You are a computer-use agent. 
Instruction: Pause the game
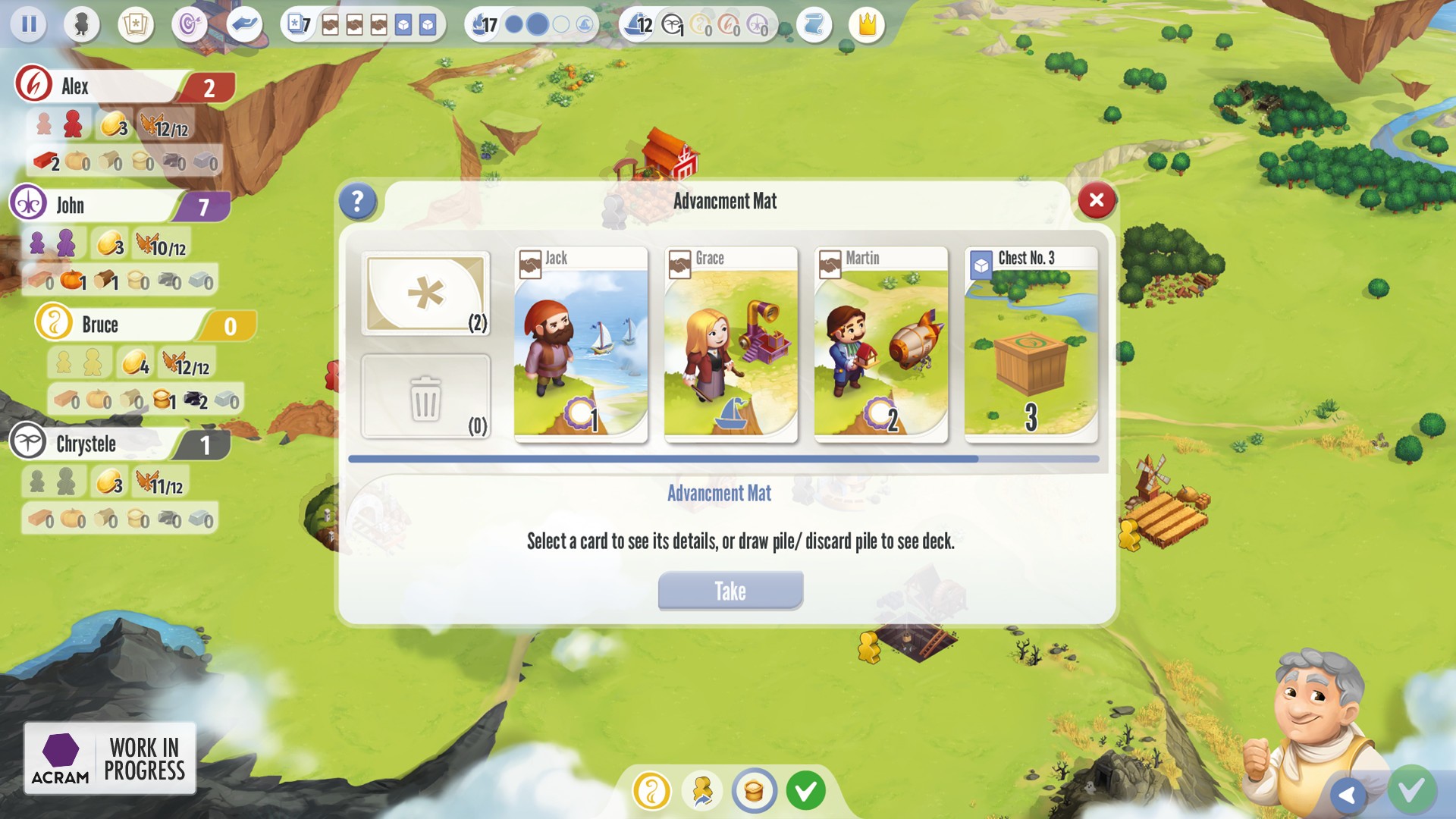[29, 24]
